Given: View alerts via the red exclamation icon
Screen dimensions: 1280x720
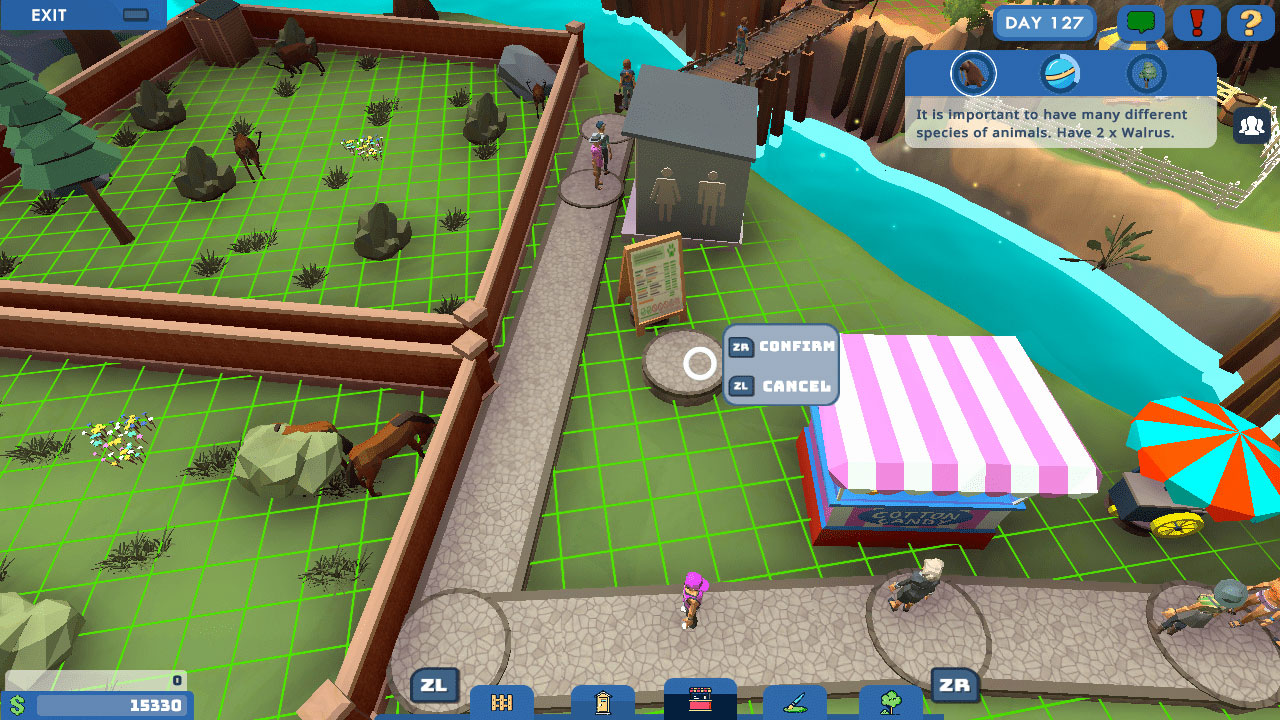Looking at the screenshot, I should (1197, 22).
